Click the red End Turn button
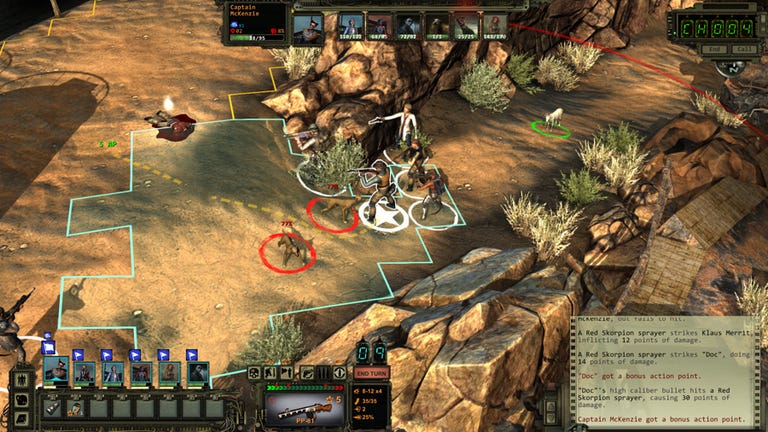This screenshot has height=432, width=768. 371,373
